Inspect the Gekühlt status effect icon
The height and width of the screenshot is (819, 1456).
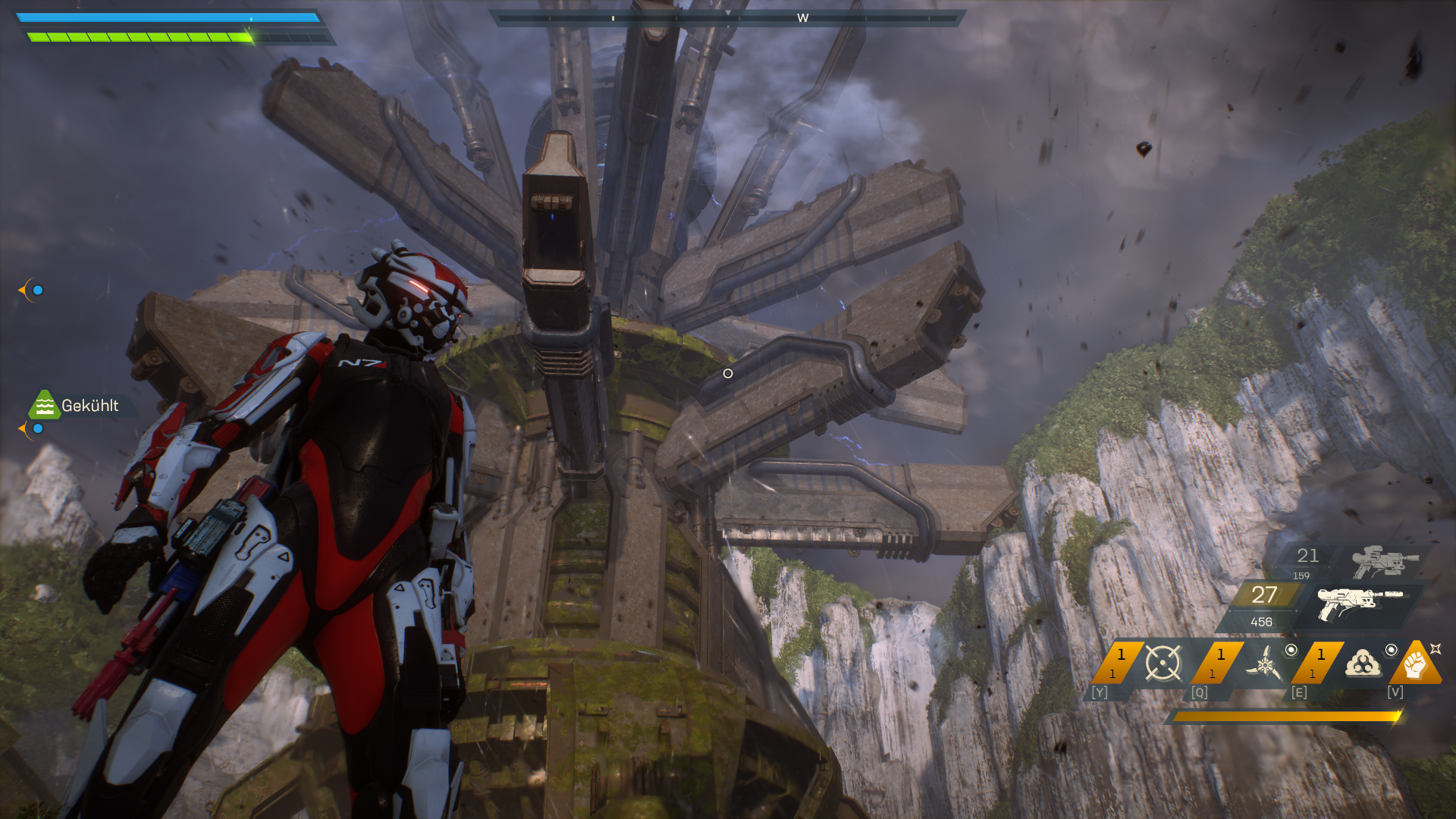coord(44,405)
